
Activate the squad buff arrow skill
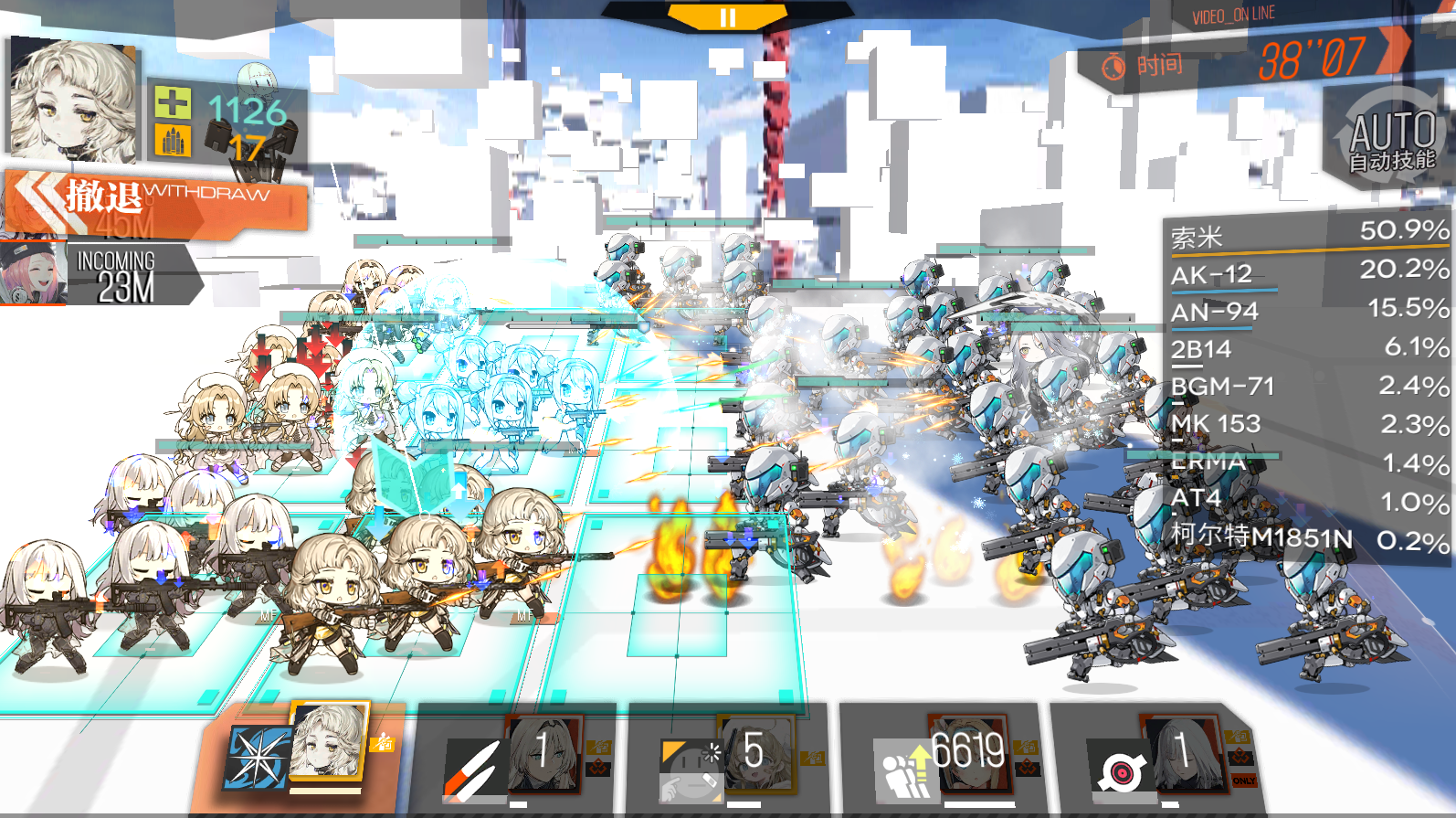point(903,770)
